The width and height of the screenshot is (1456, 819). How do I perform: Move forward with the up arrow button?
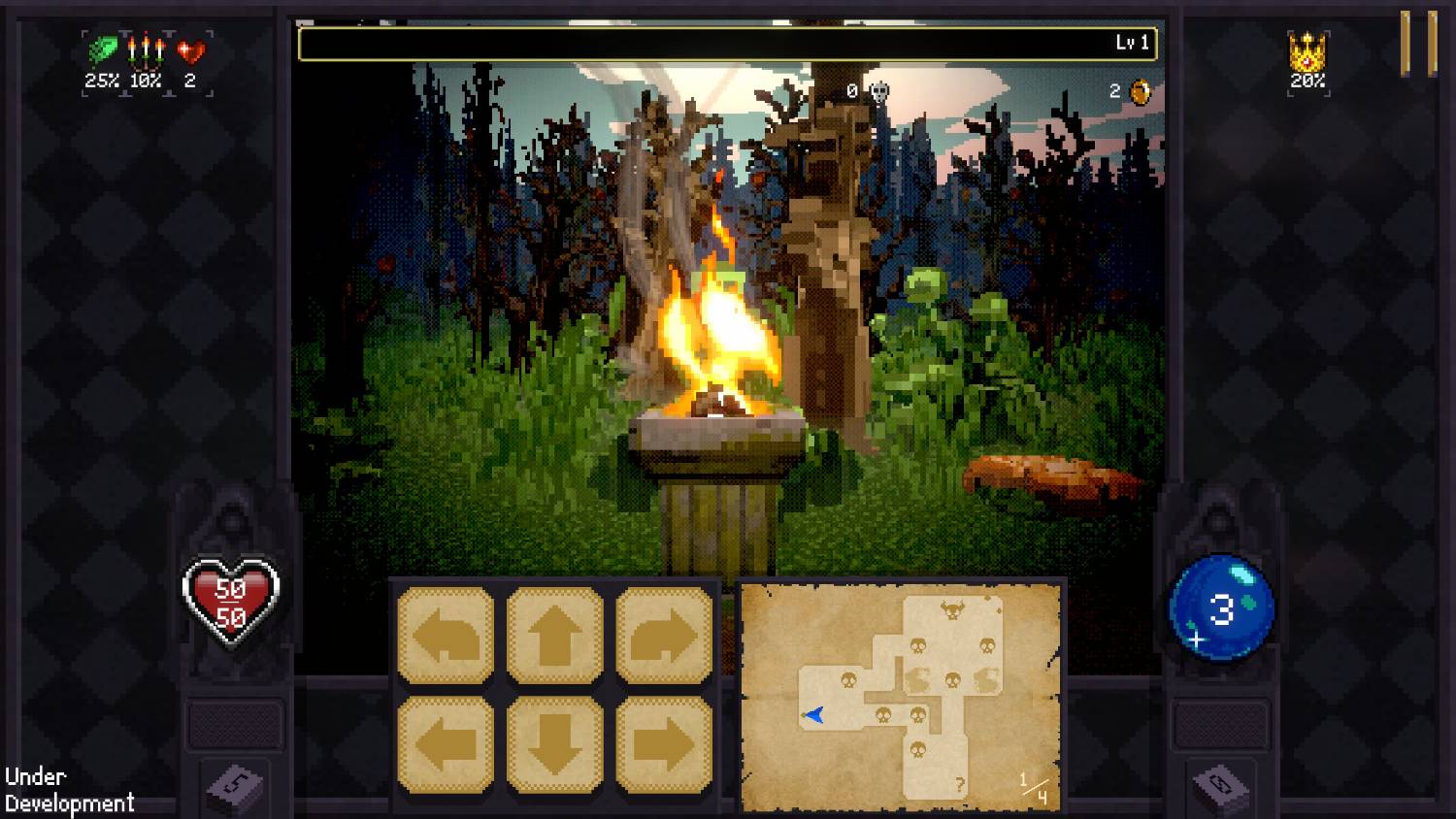554,636
